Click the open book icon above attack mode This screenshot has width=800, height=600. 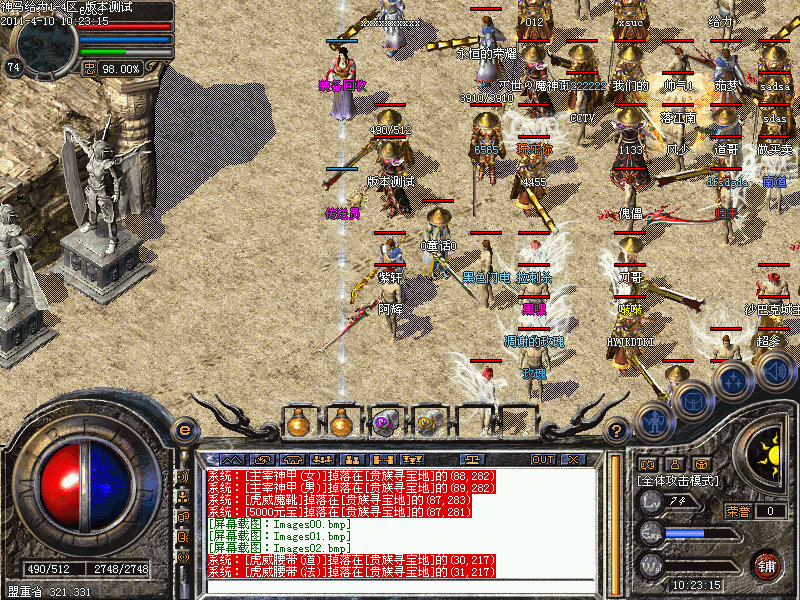coord(648,463)
